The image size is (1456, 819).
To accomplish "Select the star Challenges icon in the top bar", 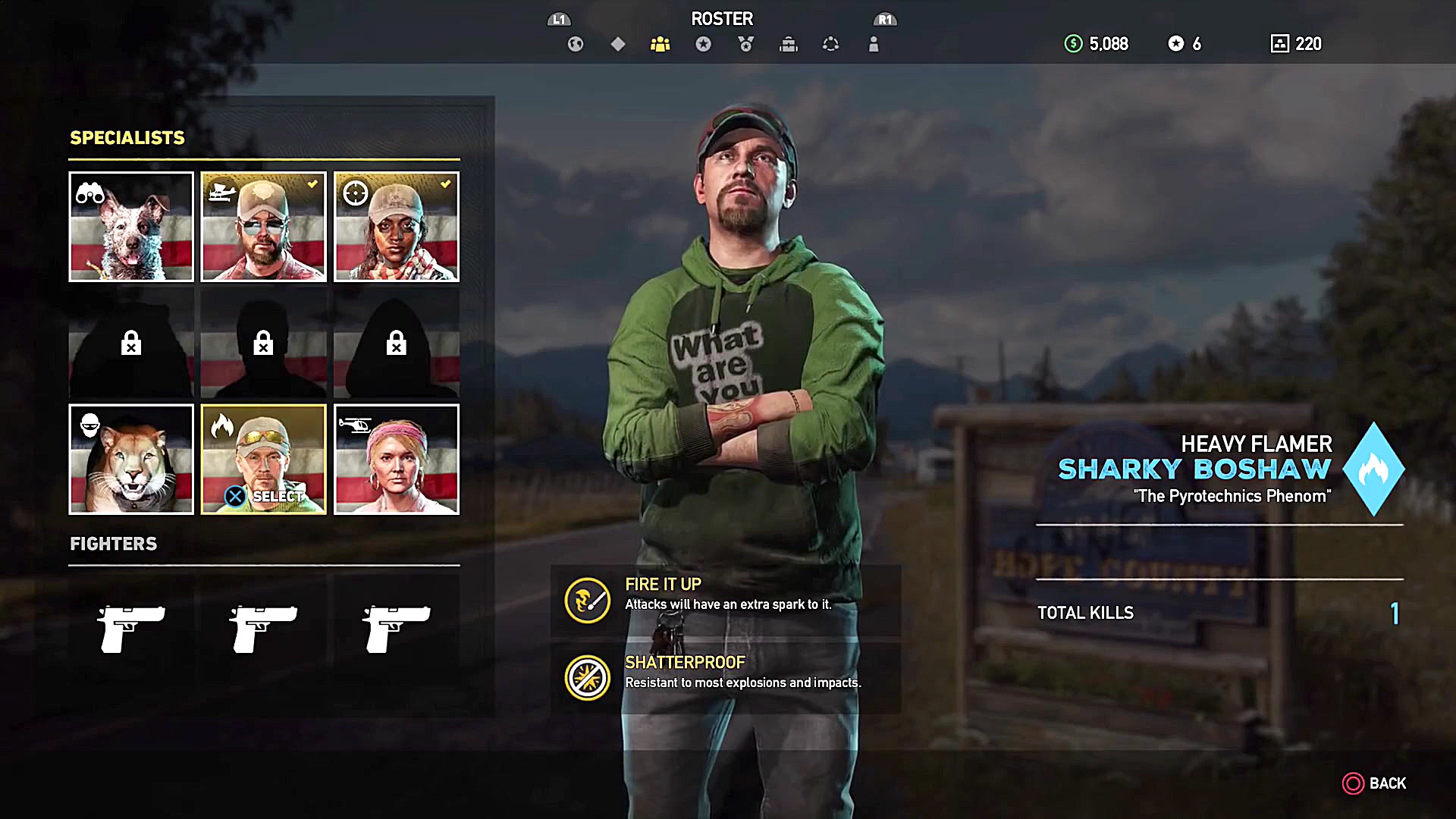I will 704,44.
